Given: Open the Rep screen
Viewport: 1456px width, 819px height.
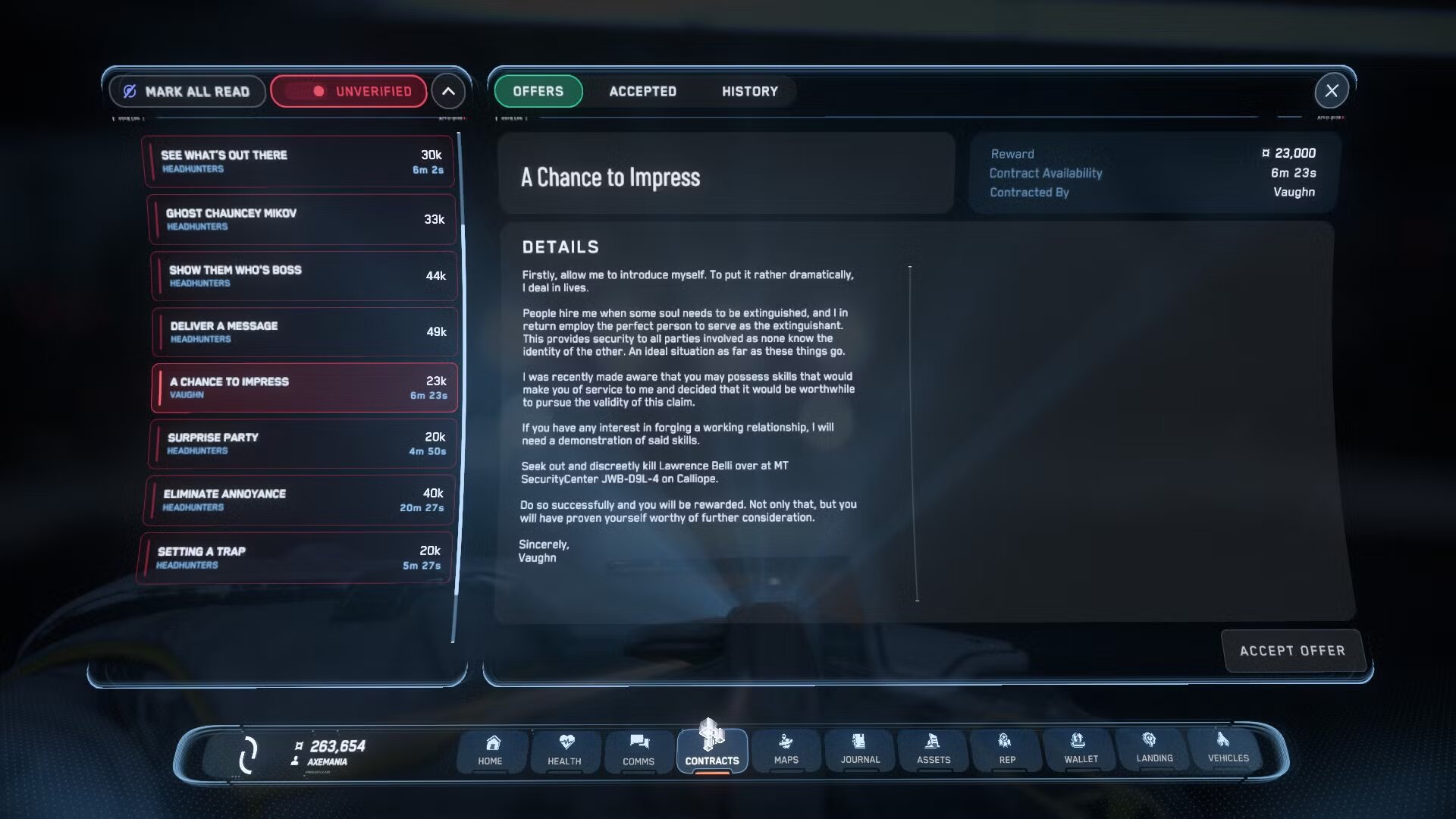Looking at the screenshot, I should [1006, 752].
